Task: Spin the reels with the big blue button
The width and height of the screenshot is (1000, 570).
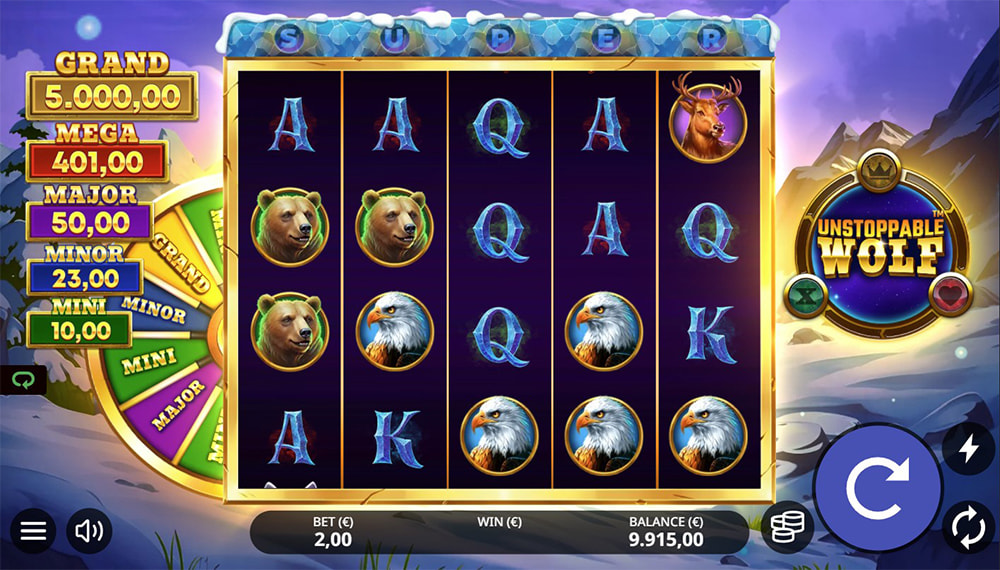Action: click(x=876, y=487)
